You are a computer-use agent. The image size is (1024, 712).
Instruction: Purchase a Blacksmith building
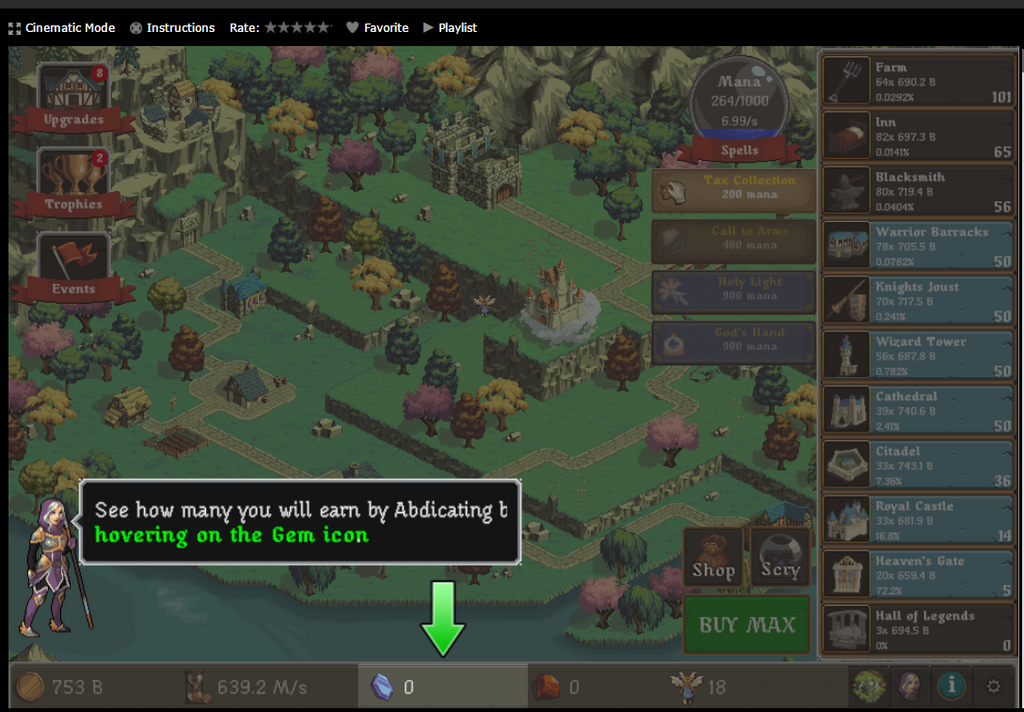click(x=918, y=191)
